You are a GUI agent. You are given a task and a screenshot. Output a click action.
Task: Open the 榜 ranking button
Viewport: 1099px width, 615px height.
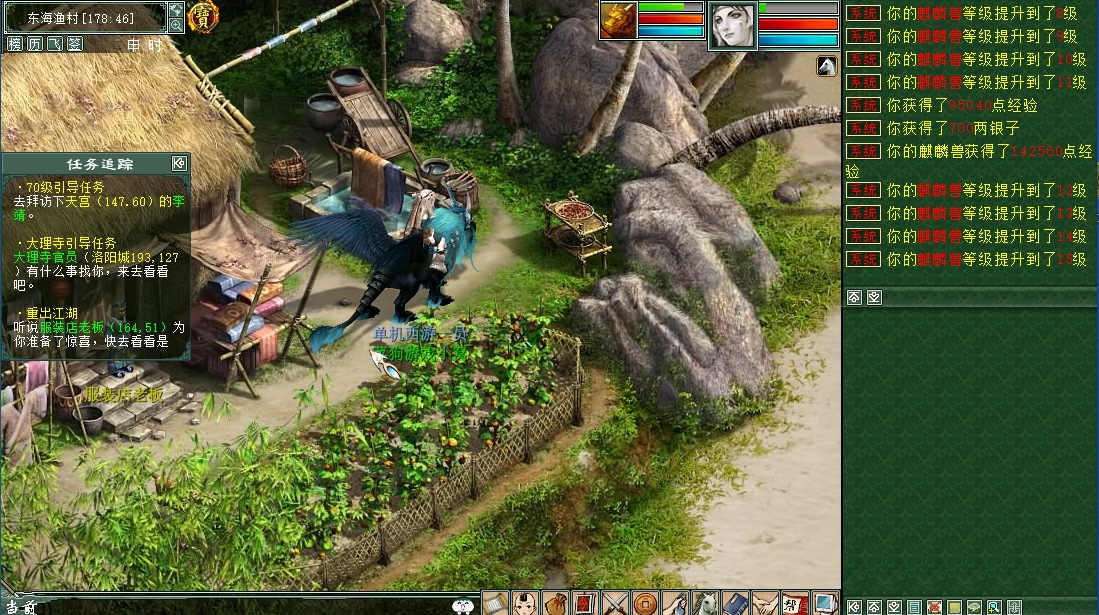14,44
